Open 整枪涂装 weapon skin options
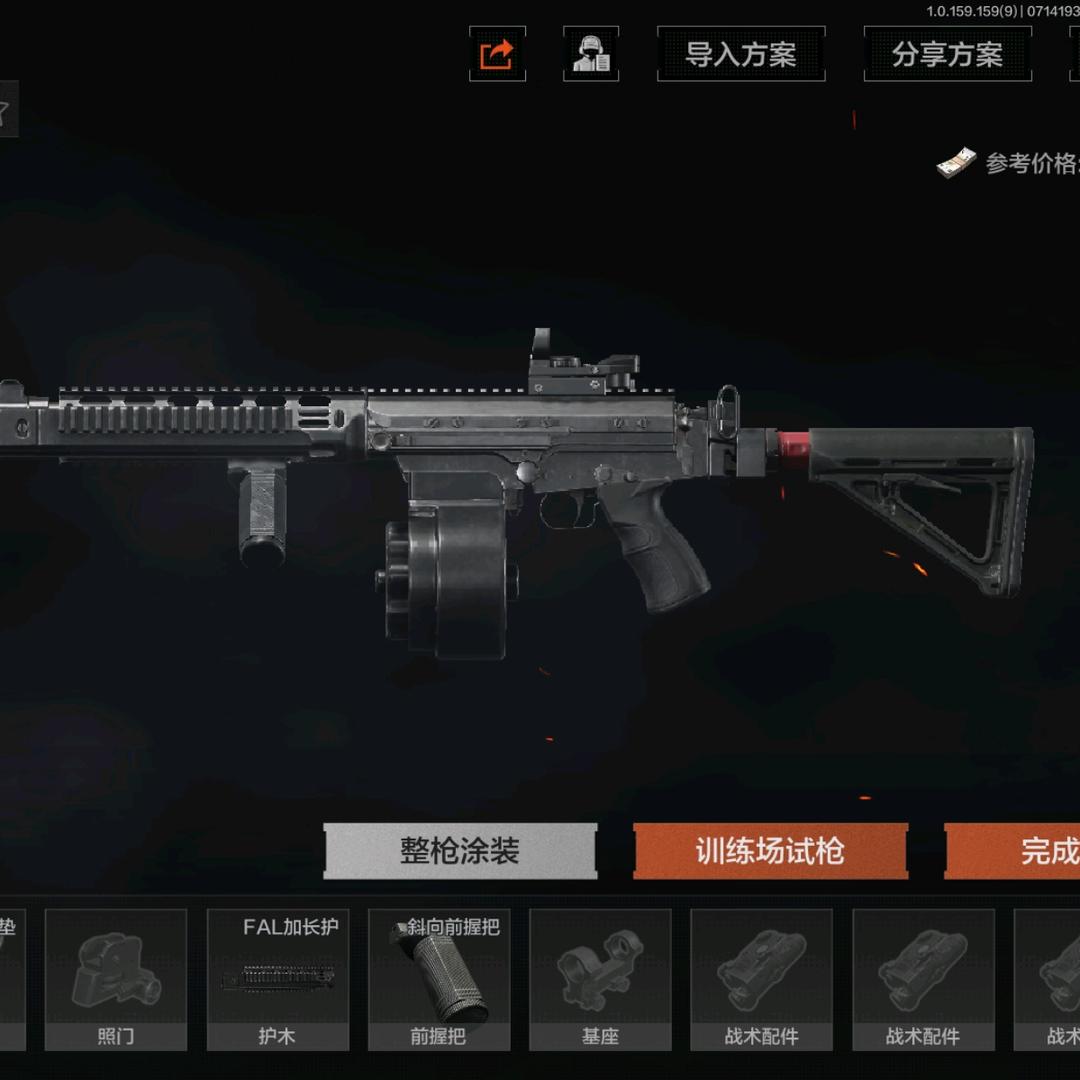This screenshot has width=1080, height=1080. pos(460,852)
